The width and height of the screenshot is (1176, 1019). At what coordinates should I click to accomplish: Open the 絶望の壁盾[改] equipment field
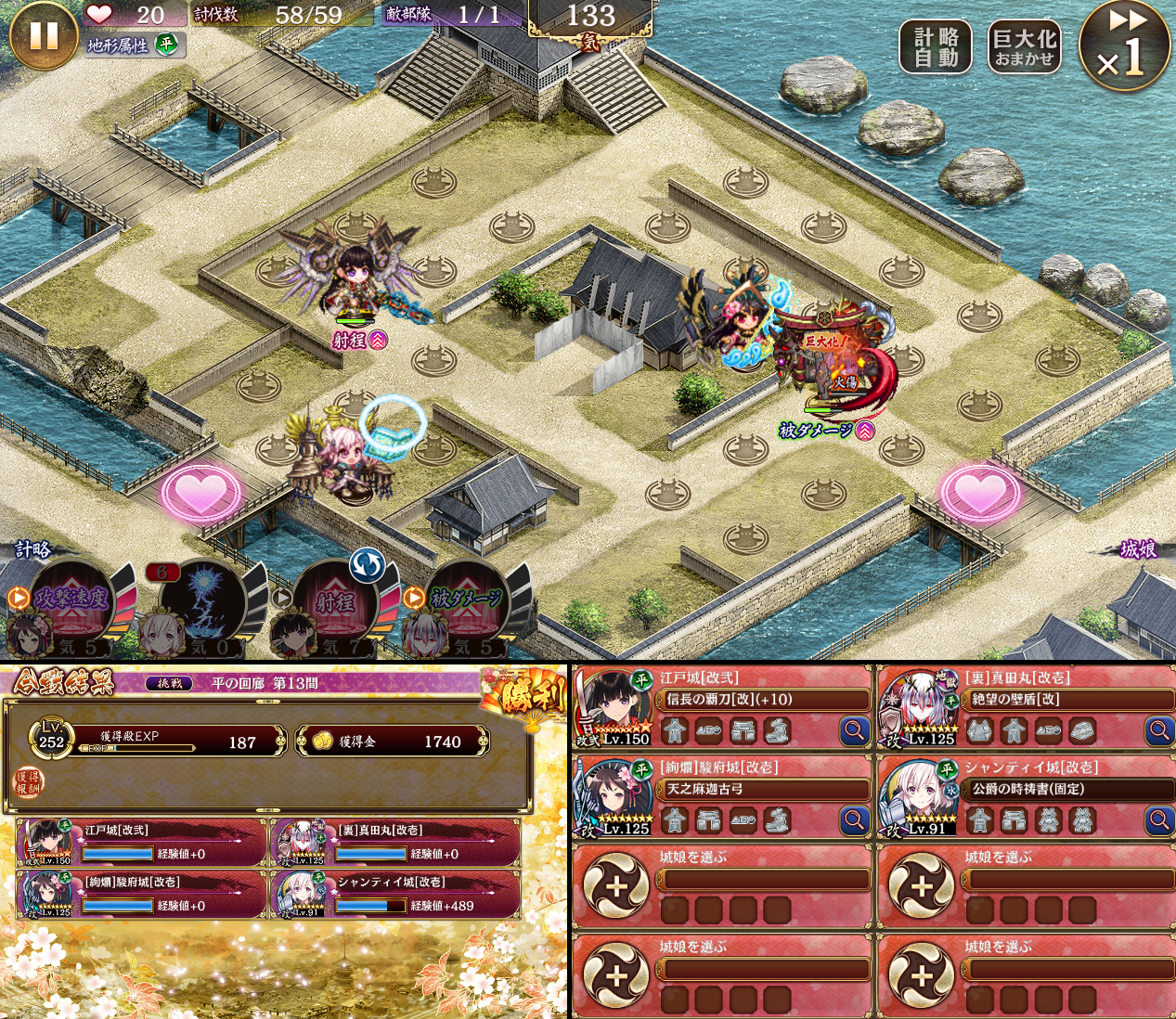click(x=1067, y=700)
